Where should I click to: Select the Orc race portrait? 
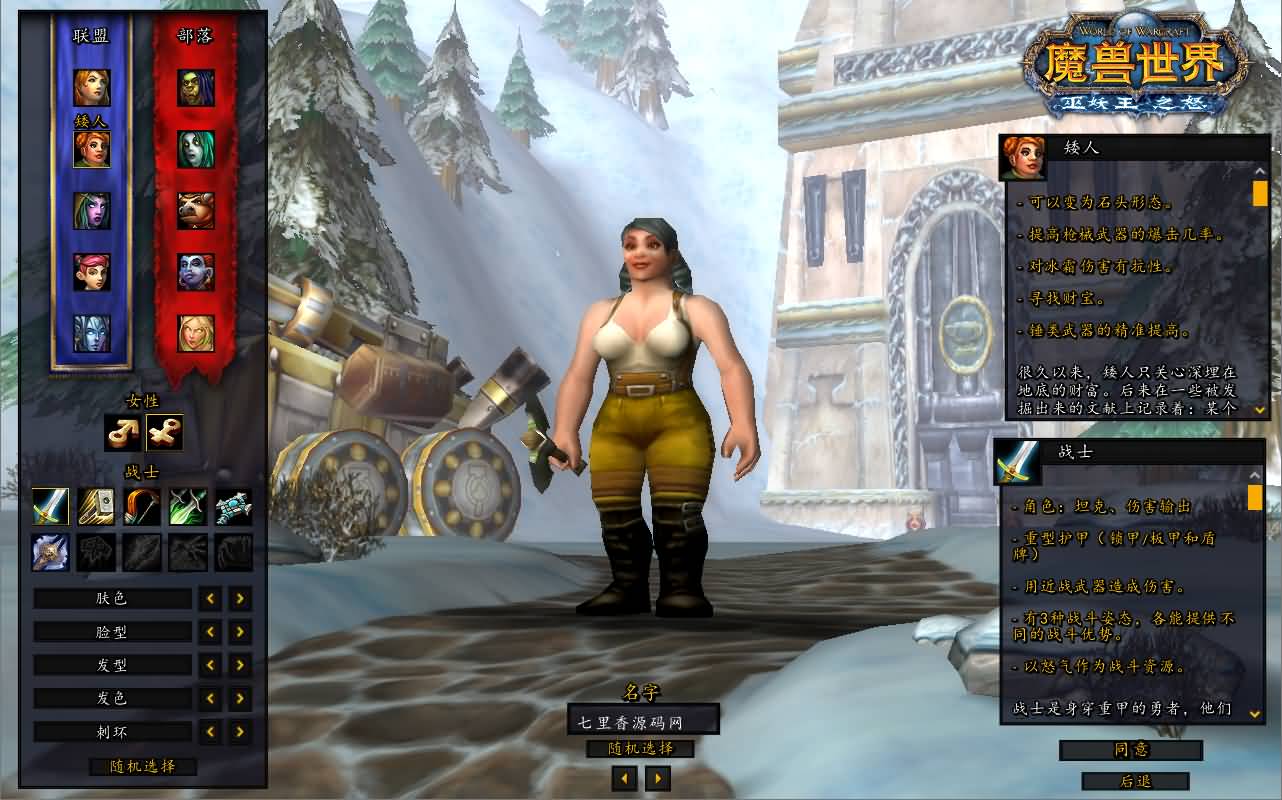[196, 88]
